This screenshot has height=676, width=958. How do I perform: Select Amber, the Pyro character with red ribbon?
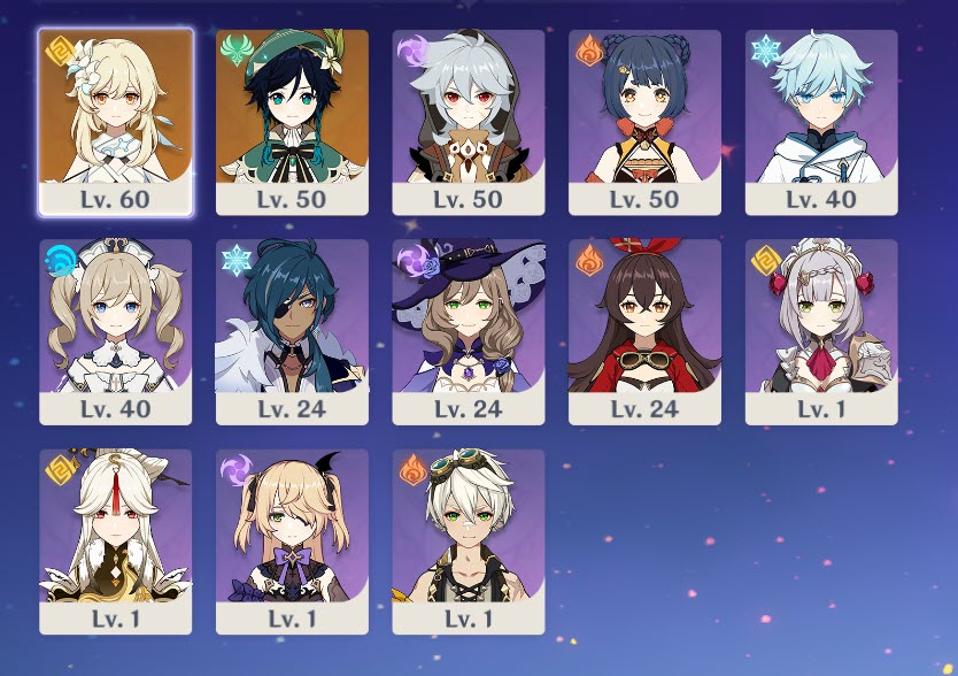pyautogui.click(x=645, y=331)
